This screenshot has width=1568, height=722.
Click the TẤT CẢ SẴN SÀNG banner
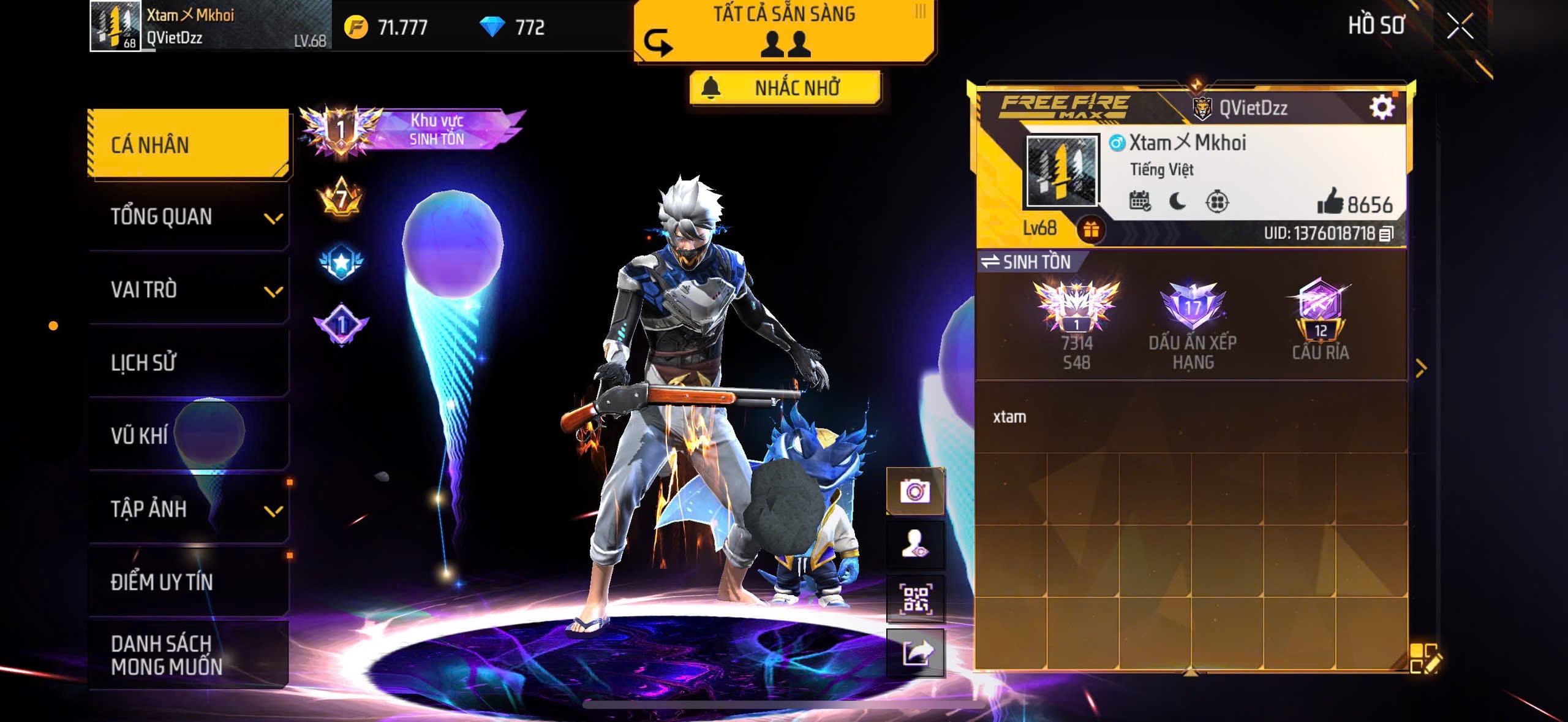(784, 31)
